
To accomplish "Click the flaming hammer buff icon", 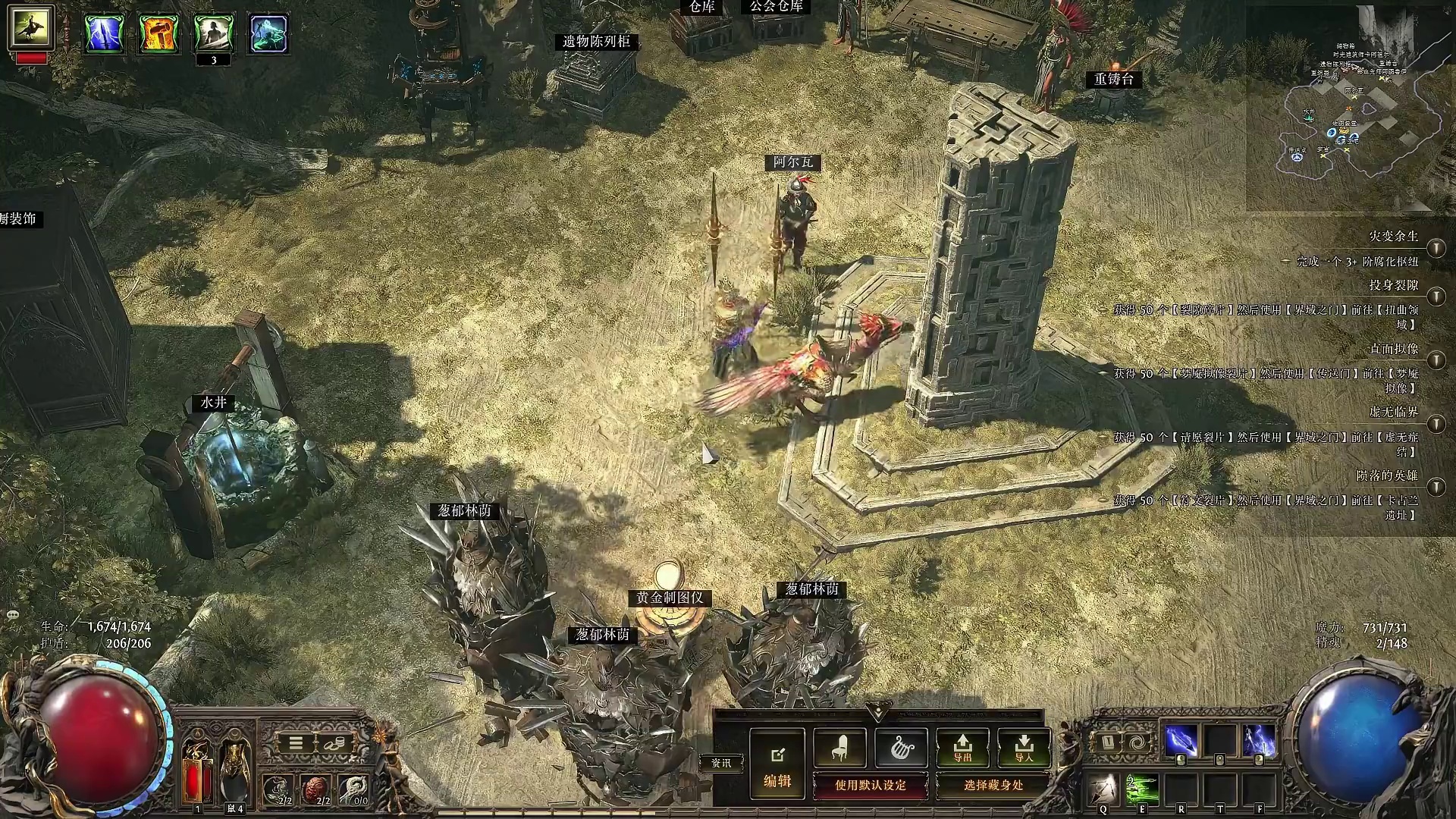I will click(x=158, y=33).
